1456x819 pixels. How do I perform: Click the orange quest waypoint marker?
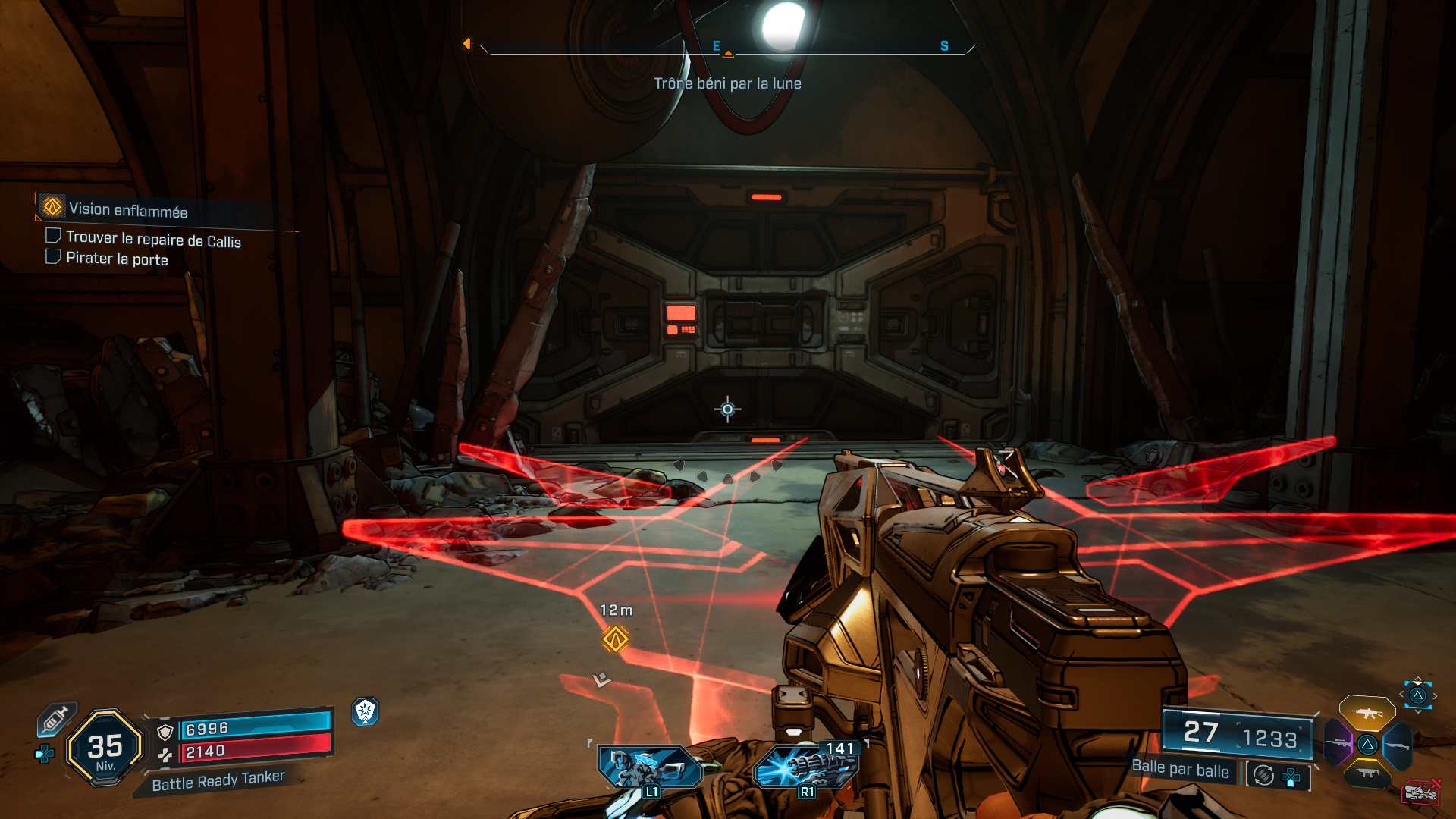tap(615, 639)
